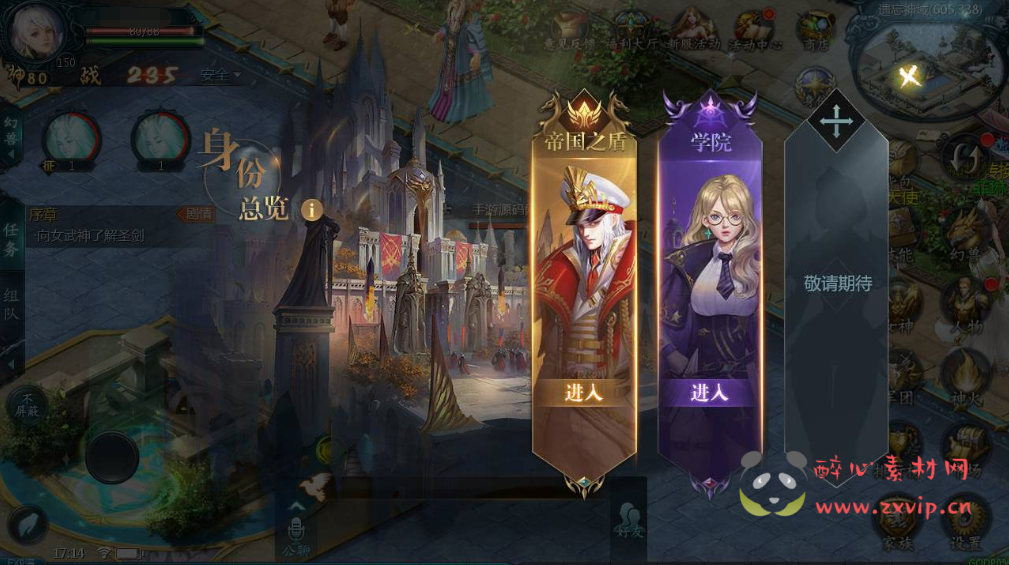This screenshot has width=1009, height=565.
Task: Open the 安全 mode dropdown
Action: tap(220, 74)
